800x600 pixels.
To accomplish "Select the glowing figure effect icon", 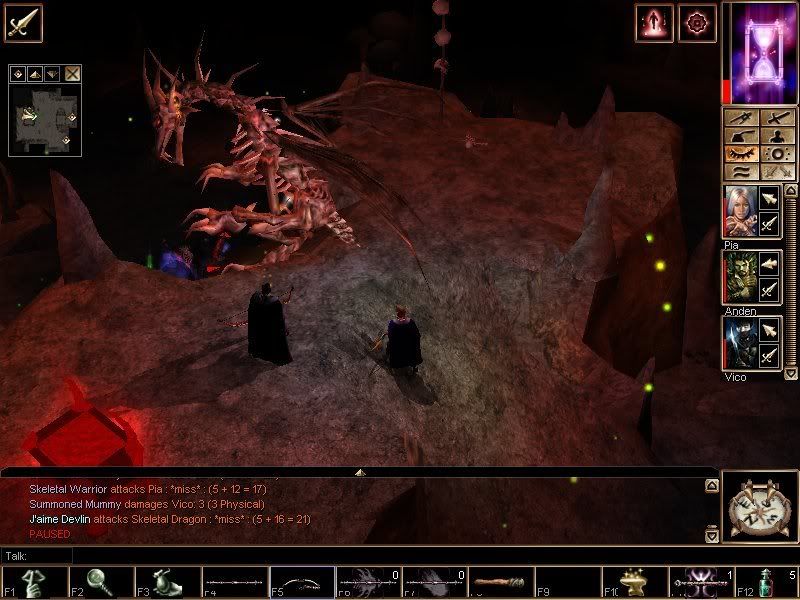I will pos(655,22).
